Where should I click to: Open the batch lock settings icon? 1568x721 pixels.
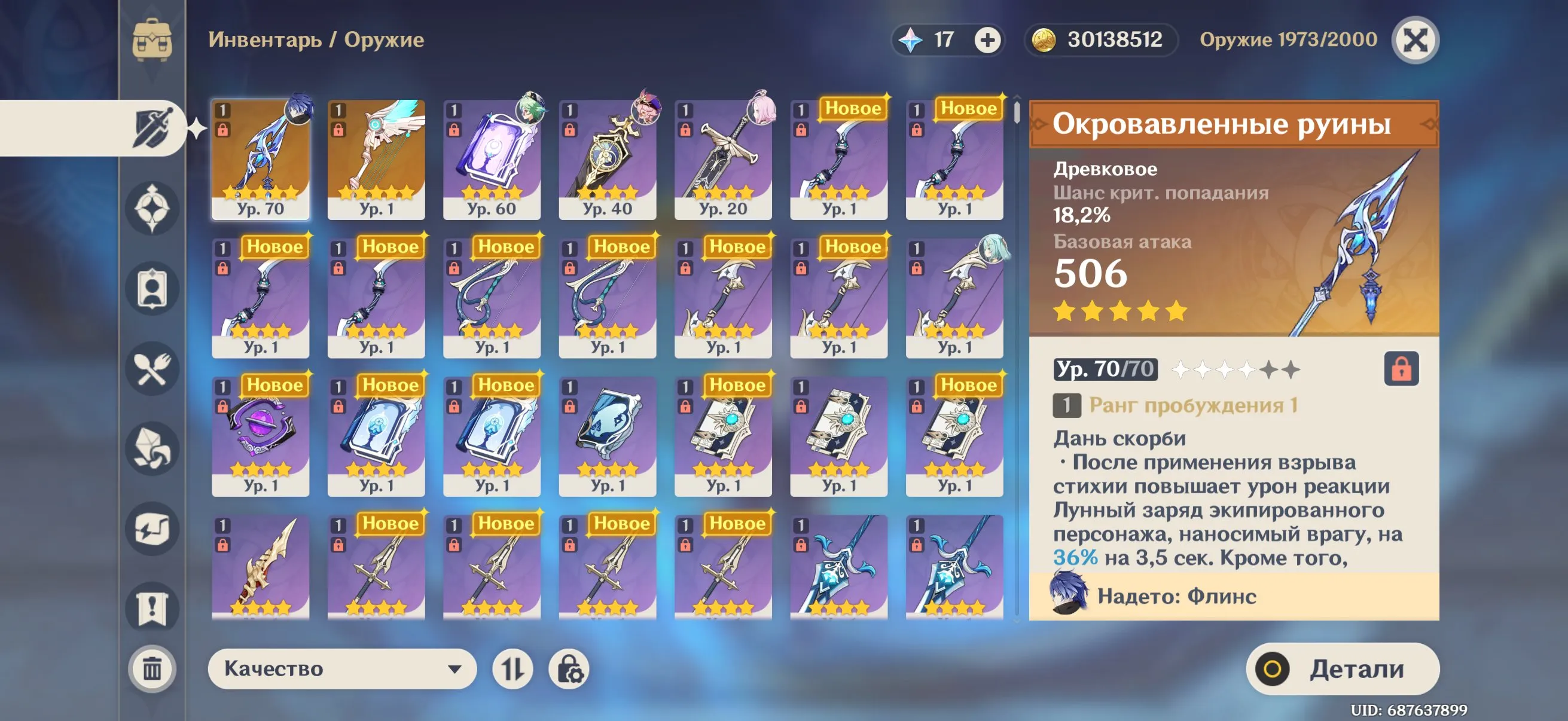coord(573,669)
